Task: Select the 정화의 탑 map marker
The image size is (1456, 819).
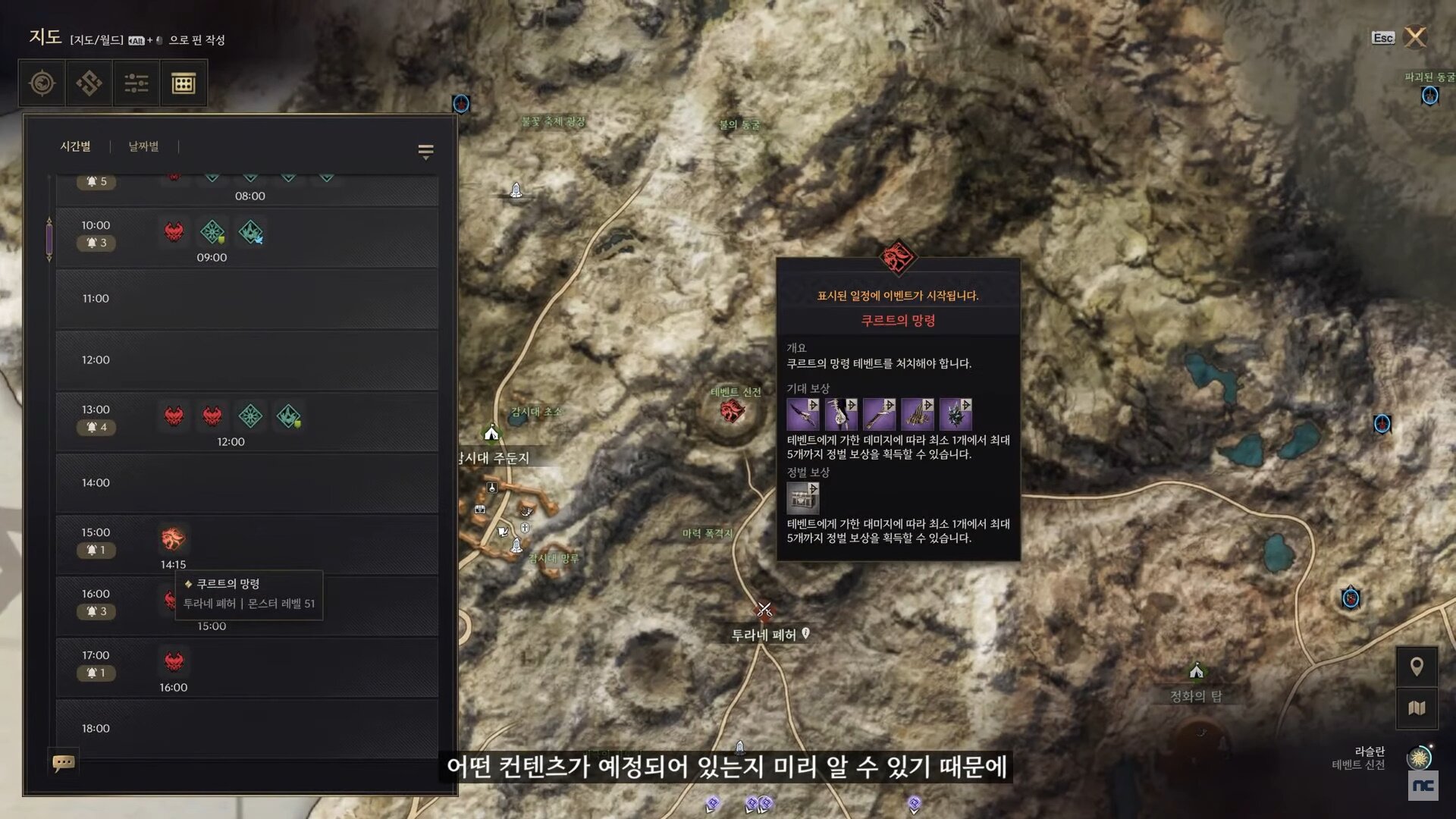Action: [x=1196, y=672]
